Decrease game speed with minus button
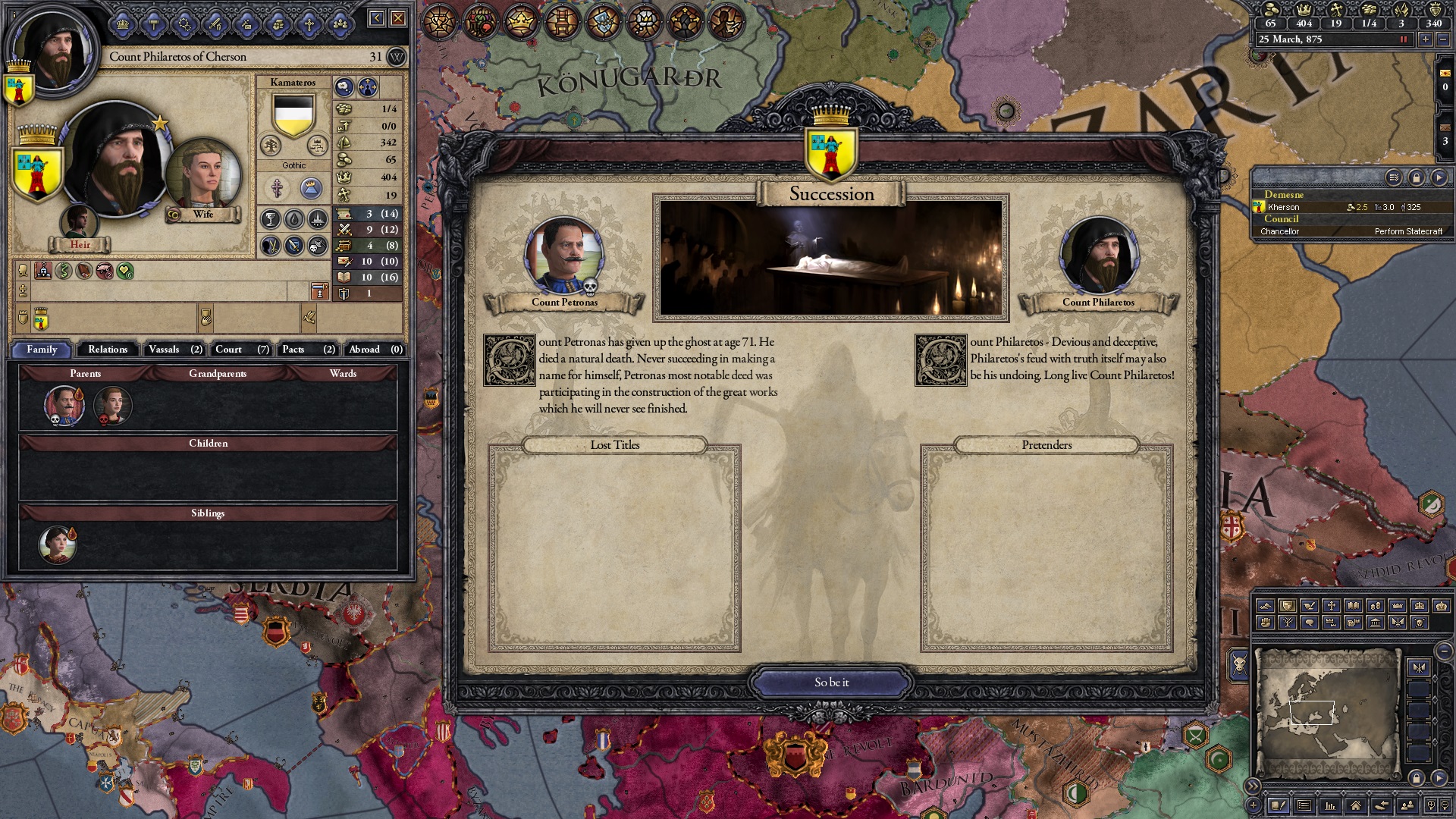1456x819 pixels. click(x=1442, y=39)
